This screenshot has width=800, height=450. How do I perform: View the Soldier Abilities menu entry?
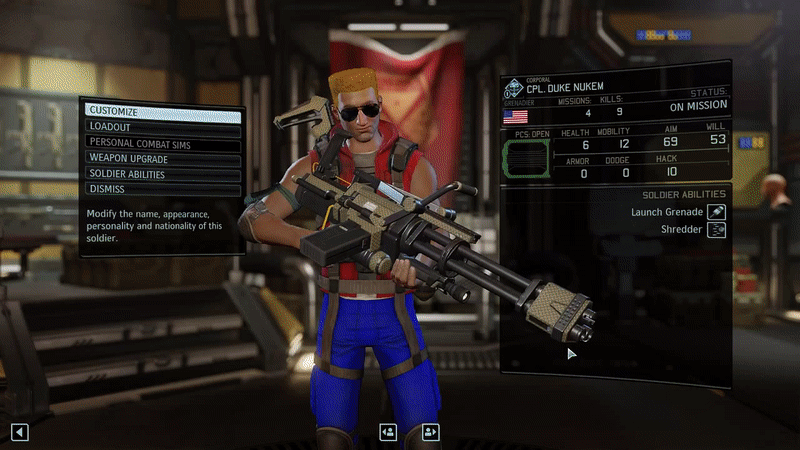point(163,174)
